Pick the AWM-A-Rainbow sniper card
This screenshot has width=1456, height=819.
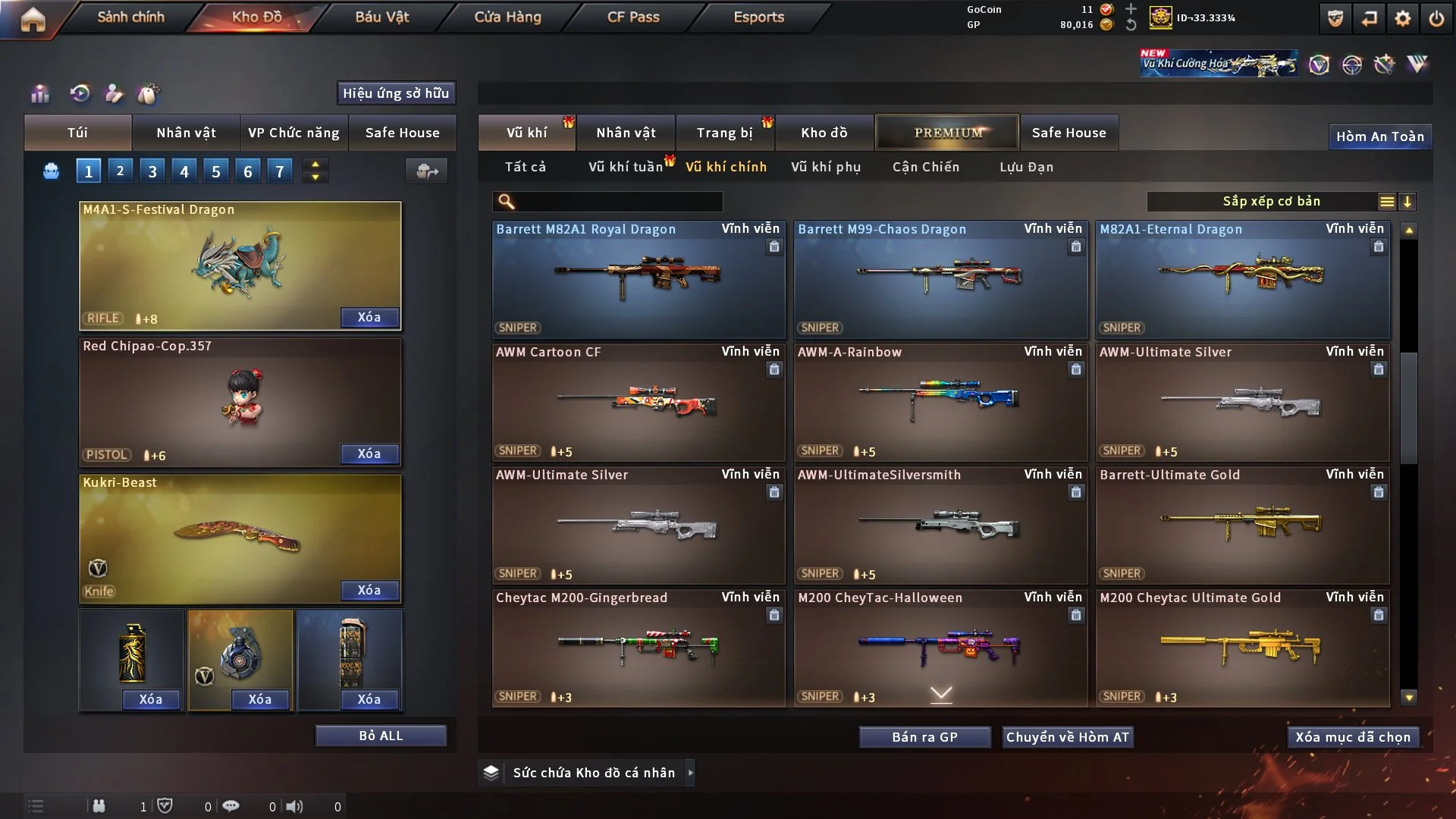(x=940, y=402)
